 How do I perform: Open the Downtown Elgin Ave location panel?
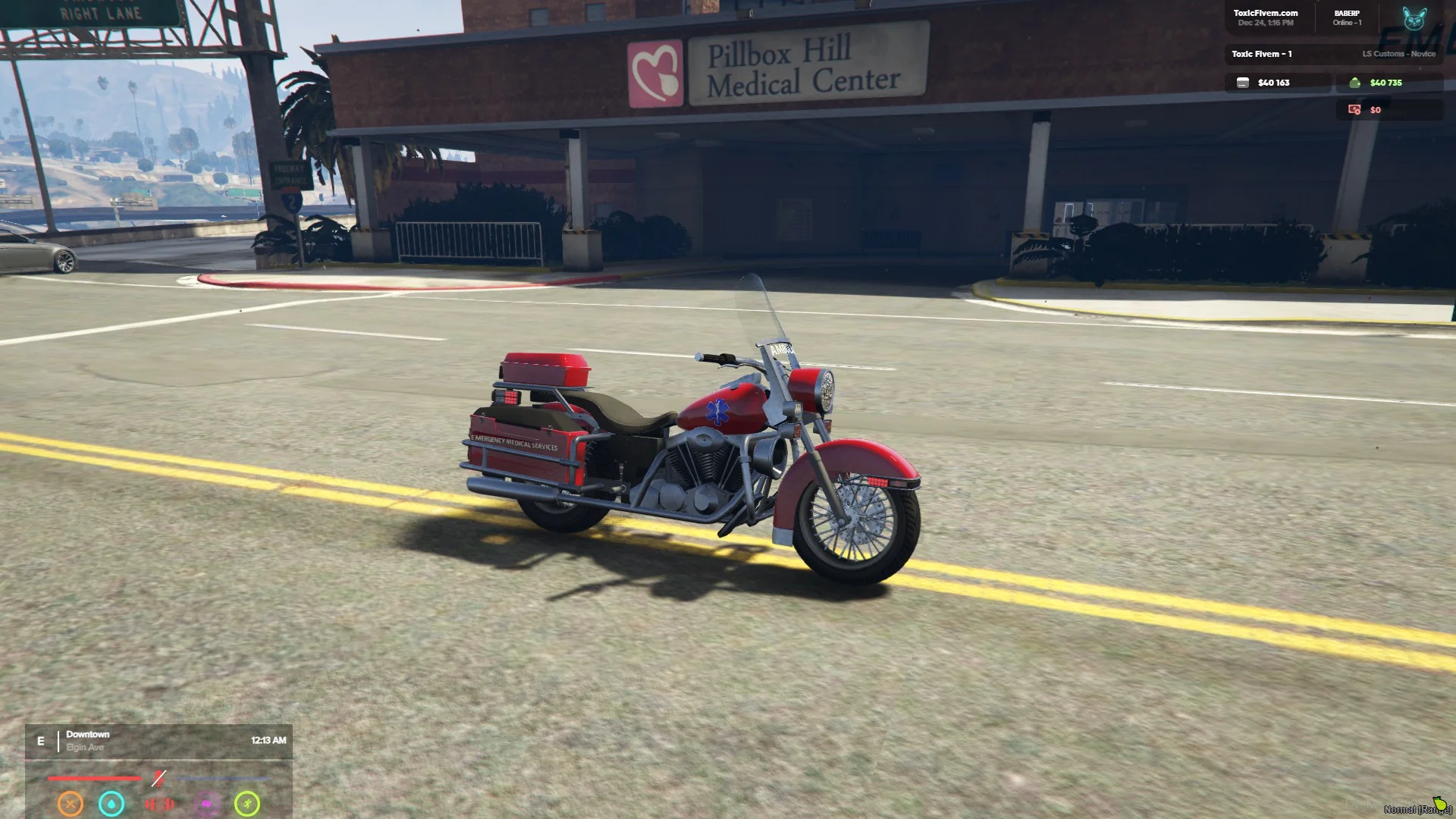[158, 741]
